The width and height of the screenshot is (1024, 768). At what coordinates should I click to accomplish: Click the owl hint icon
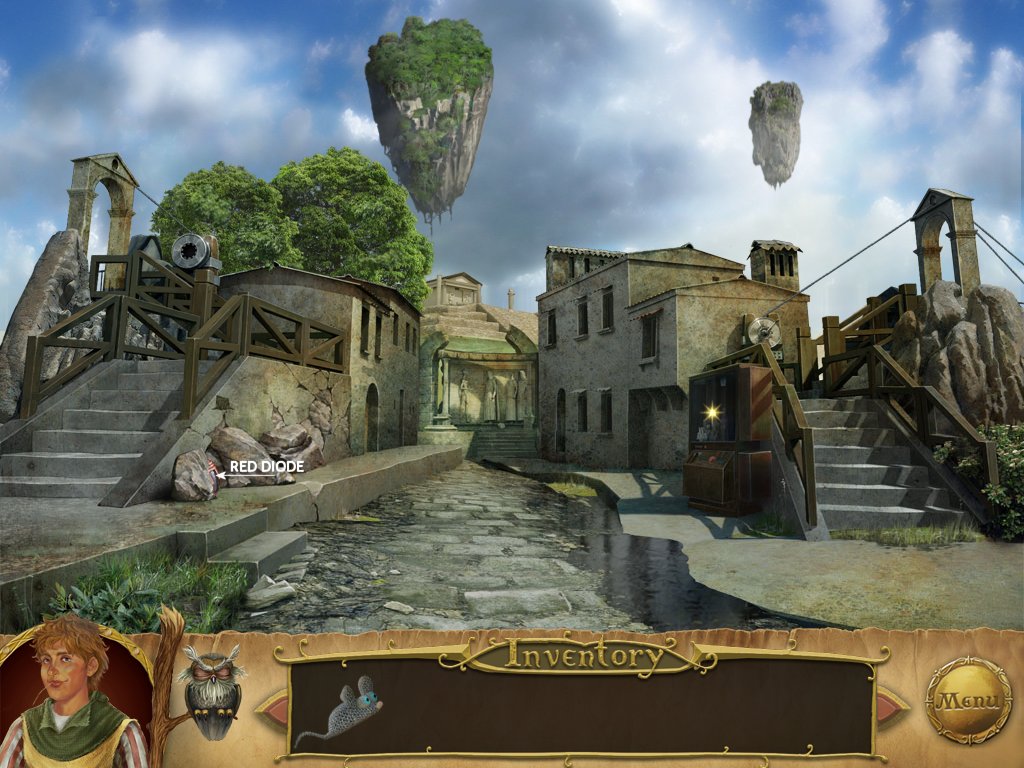pos(211,689)
